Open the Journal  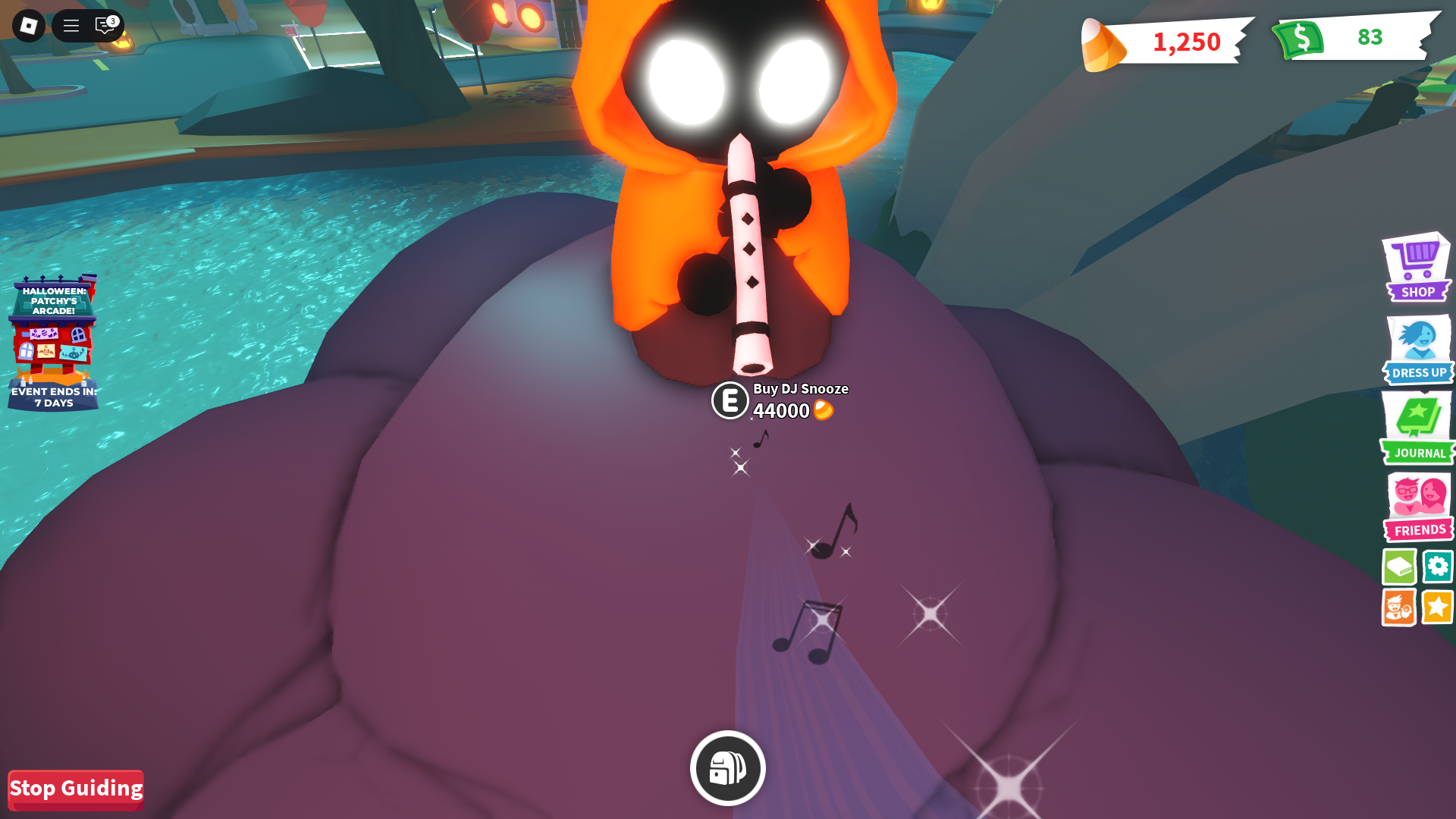1417,428
